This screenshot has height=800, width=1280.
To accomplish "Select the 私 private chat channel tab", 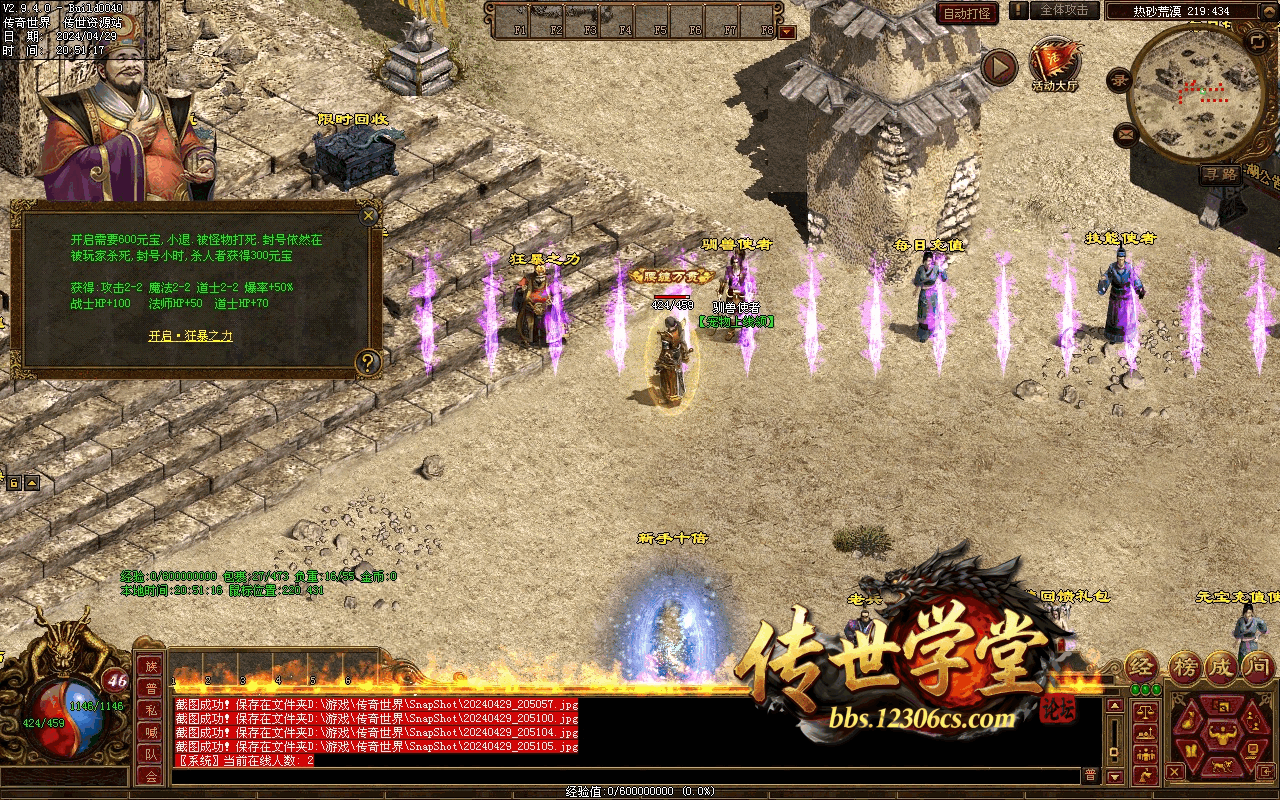I will (151, 710).
